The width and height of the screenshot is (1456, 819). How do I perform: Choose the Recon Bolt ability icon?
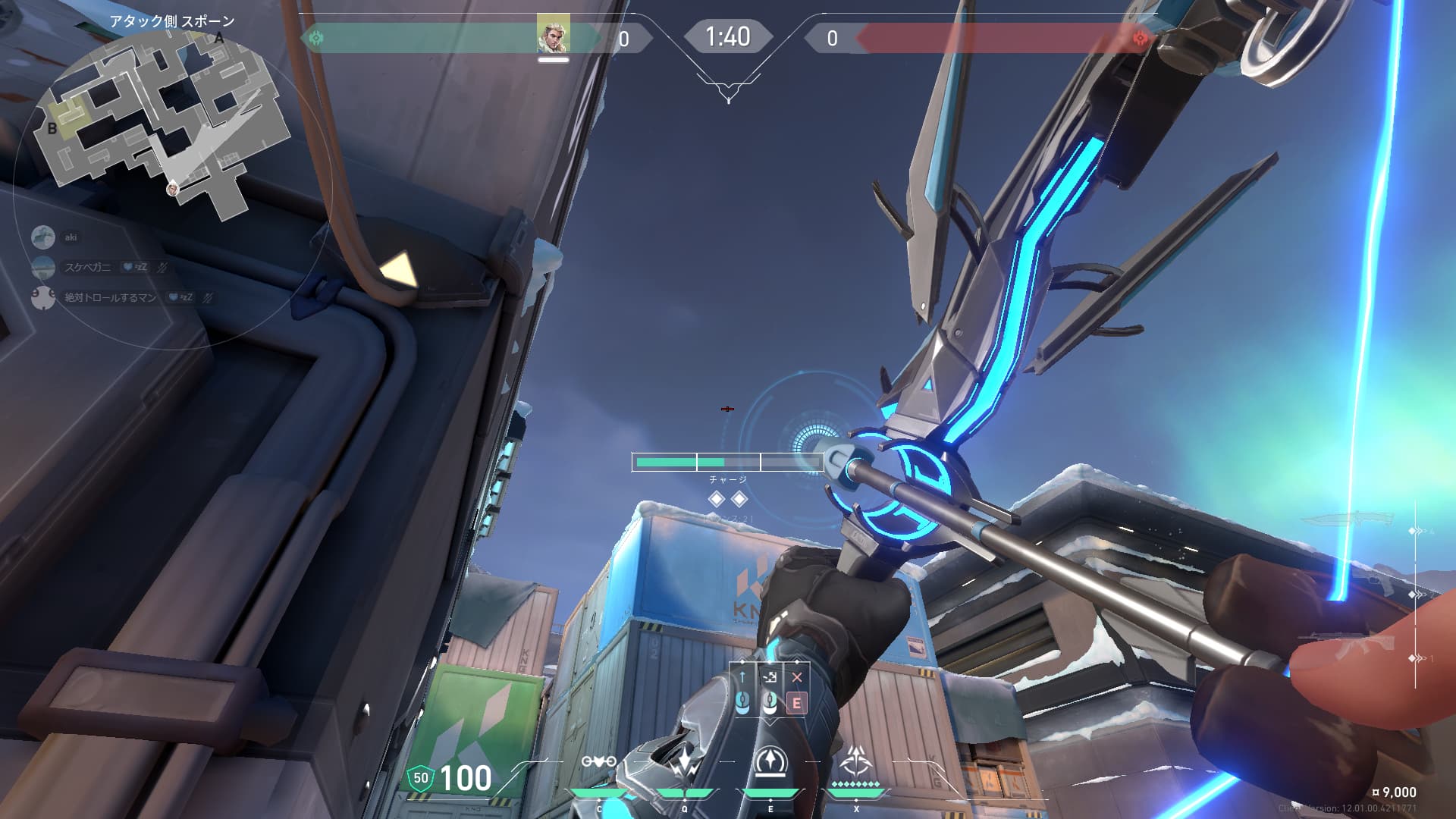tap(770, 762)
